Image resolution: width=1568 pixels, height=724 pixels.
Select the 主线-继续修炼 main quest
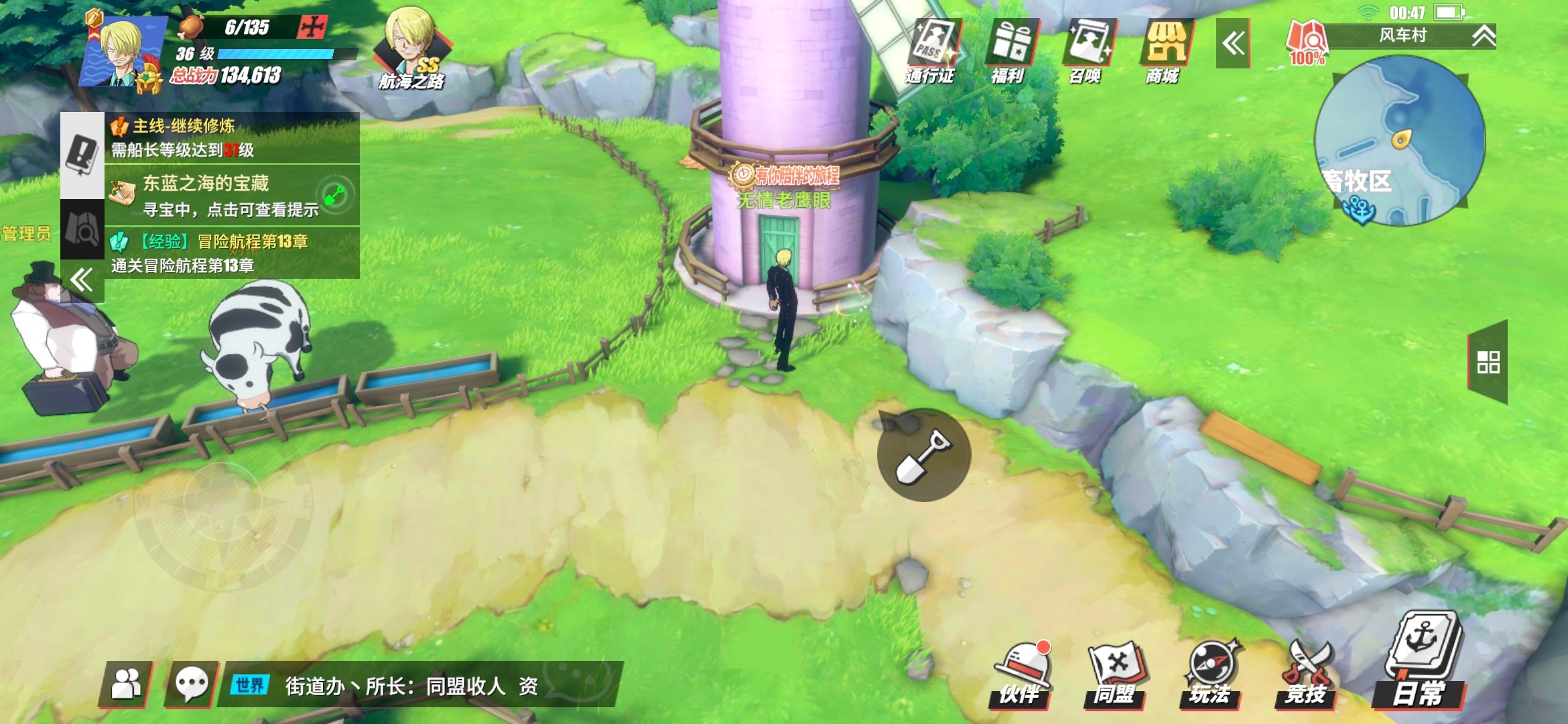[232, 137]
